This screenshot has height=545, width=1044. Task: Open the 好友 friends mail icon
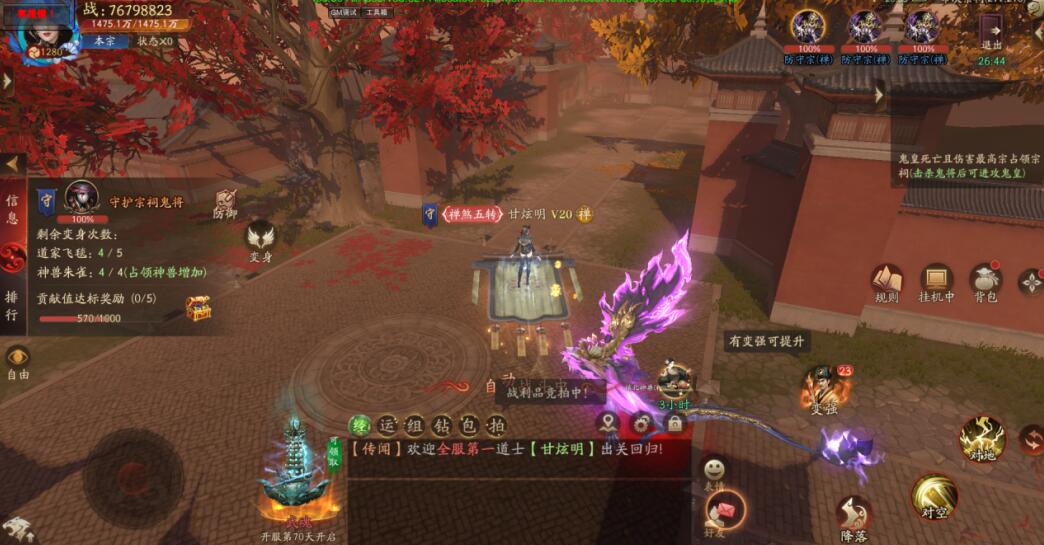pos(726,510)
